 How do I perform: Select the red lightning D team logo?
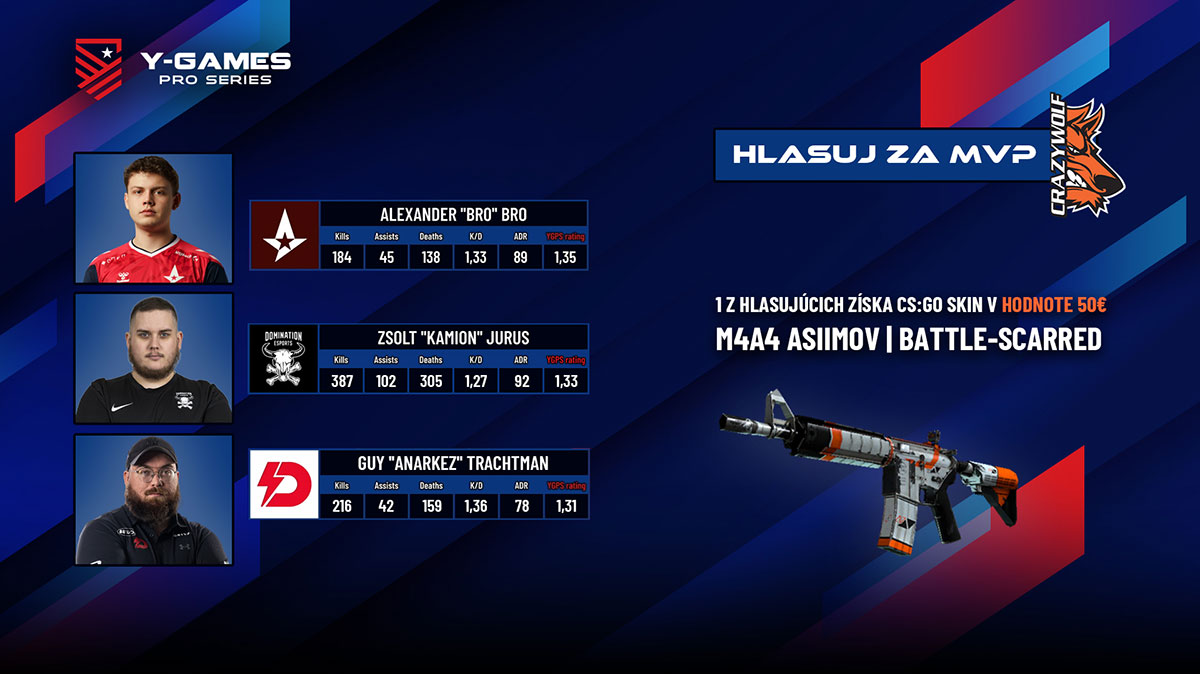click(284, 484)
